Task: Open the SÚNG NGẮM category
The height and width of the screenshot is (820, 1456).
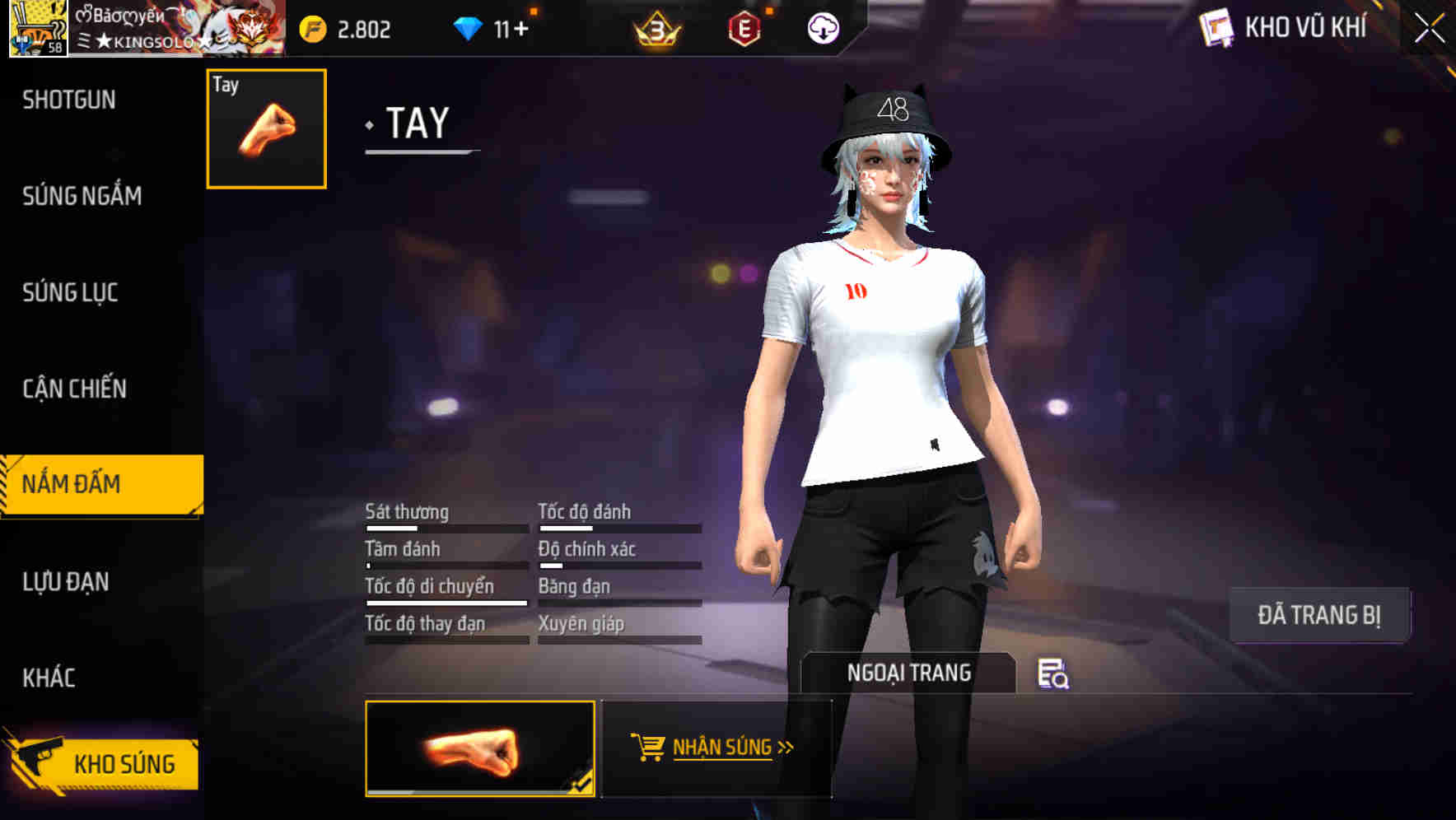Action: [82, 196]
